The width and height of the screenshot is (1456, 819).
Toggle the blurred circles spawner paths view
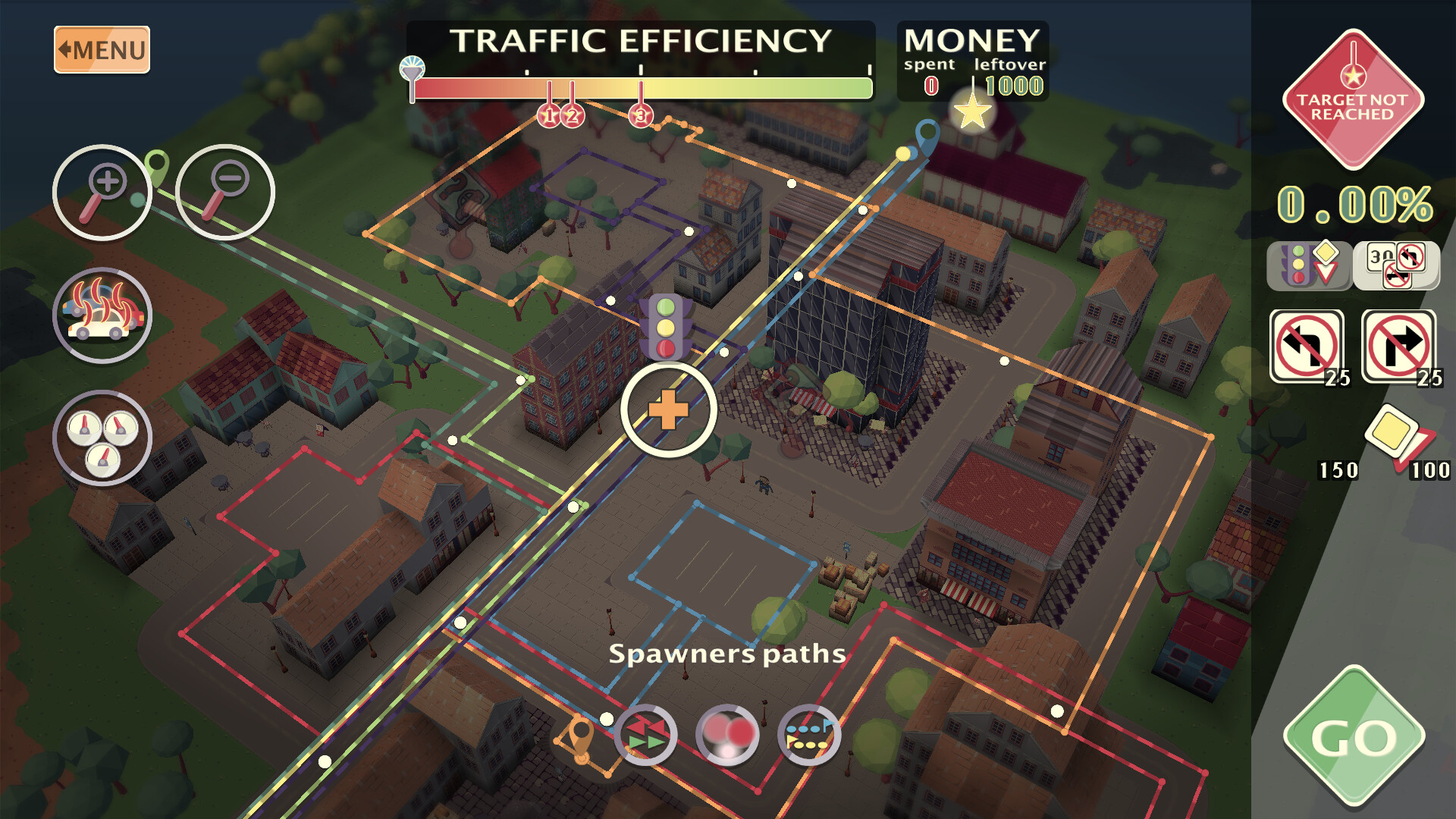(x=726, y=736)
